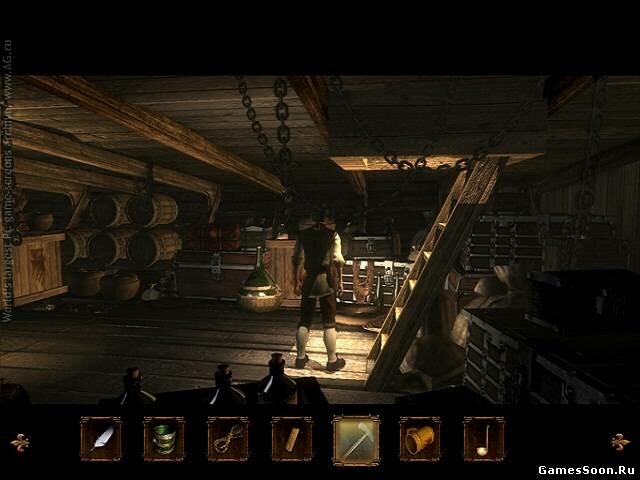Select the wooden stick inventory item
640x480 pixels.
pos(291,438)
